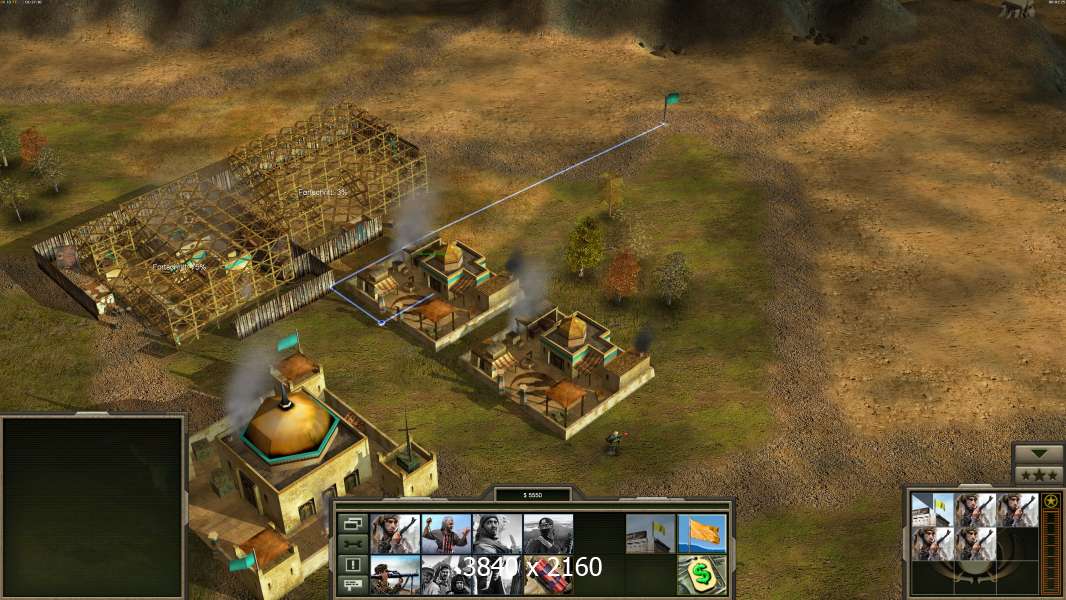This screenshot has width=1066, height=600.
Task: Sell the building using the dollar icon
Action: pos(701,575)
